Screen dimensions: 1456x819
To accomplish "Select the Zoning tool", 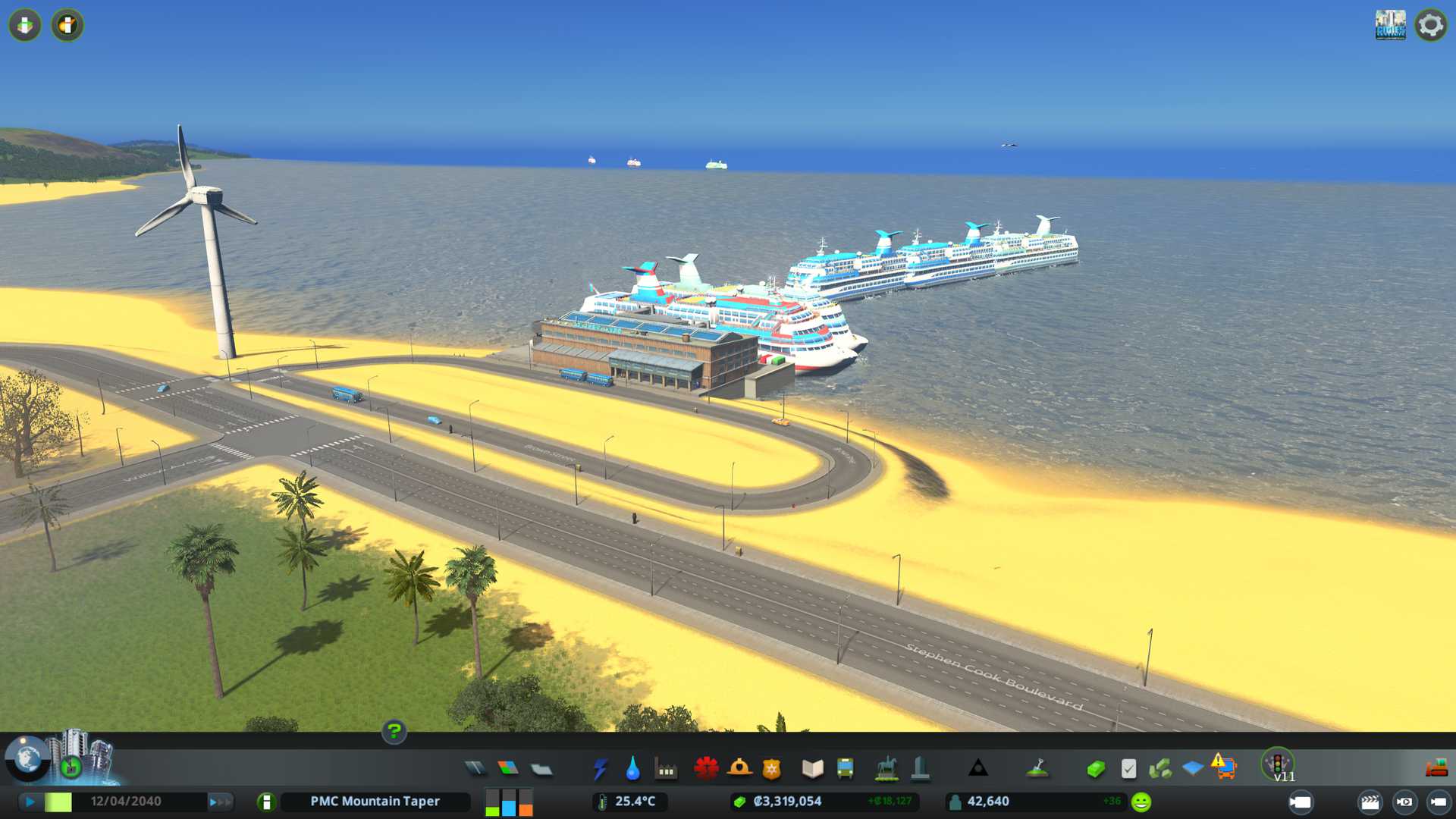I will click(x=508, y=769).
